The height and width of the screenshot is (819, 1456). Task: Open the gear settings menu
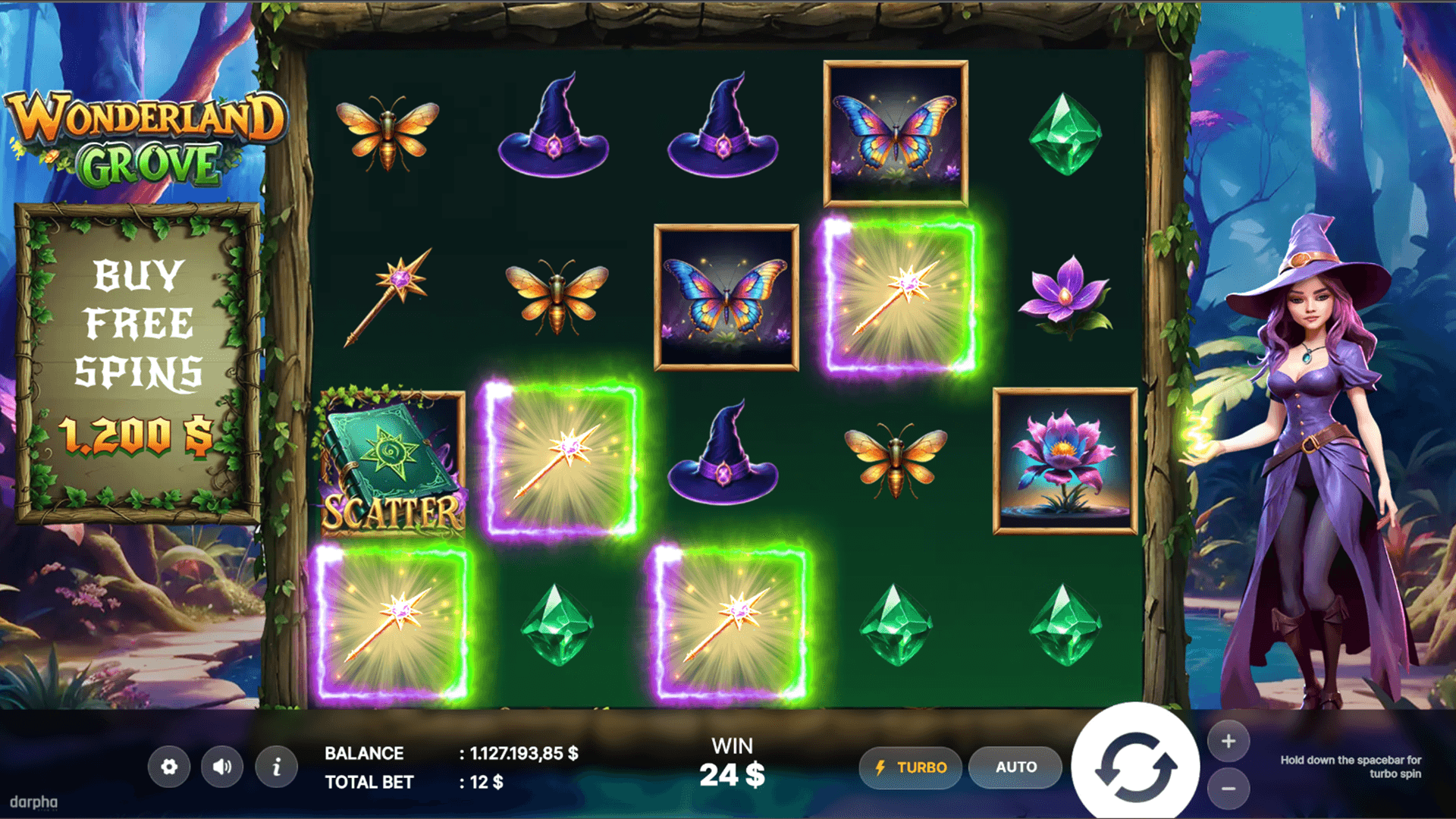click(169, 767)
